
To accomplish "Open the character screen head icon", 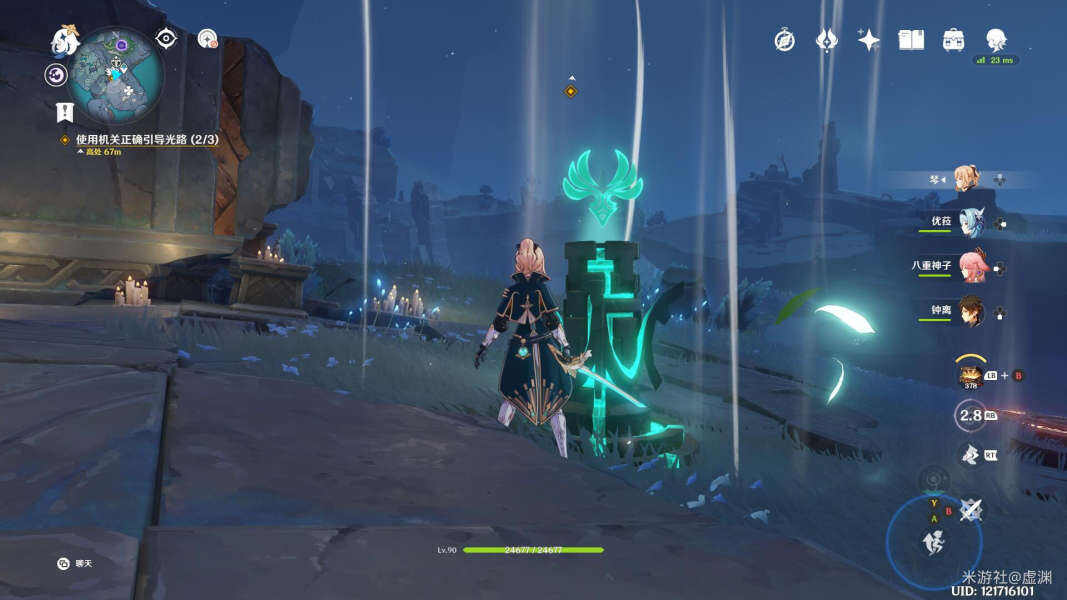I will (x=996, y=40).
